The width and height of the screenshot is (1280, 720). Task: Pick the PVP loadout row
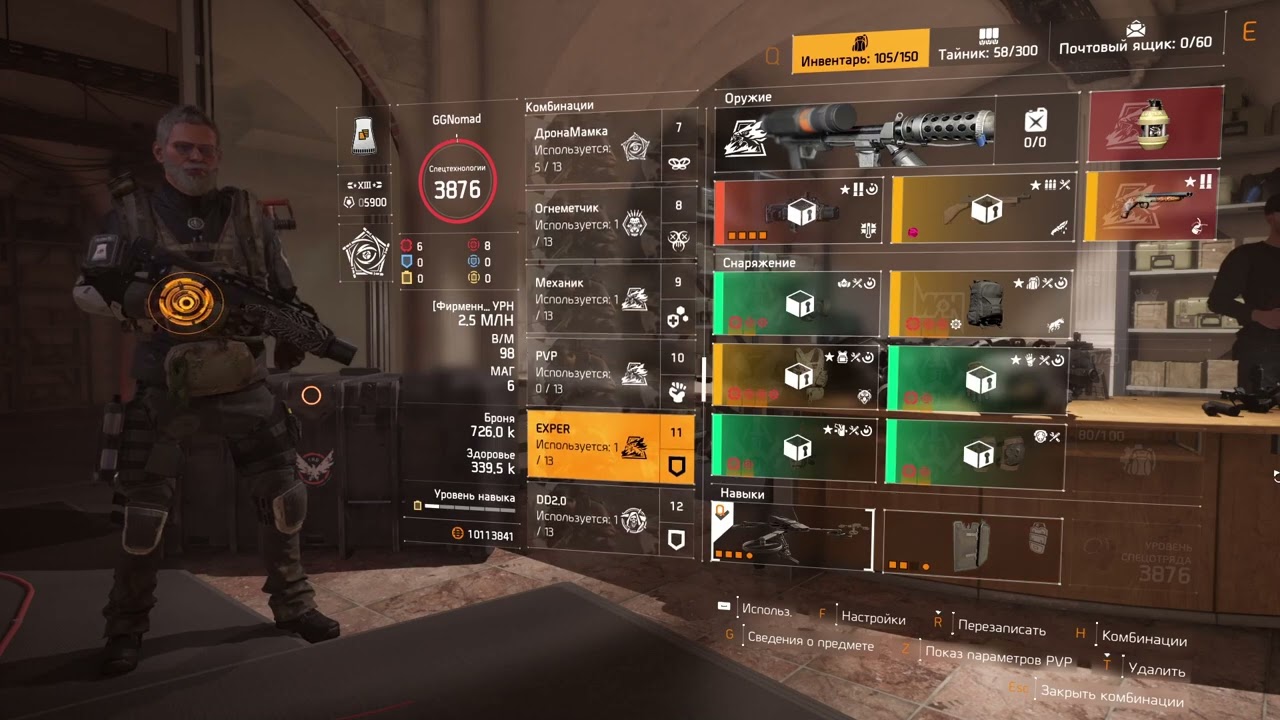(594, 372)
